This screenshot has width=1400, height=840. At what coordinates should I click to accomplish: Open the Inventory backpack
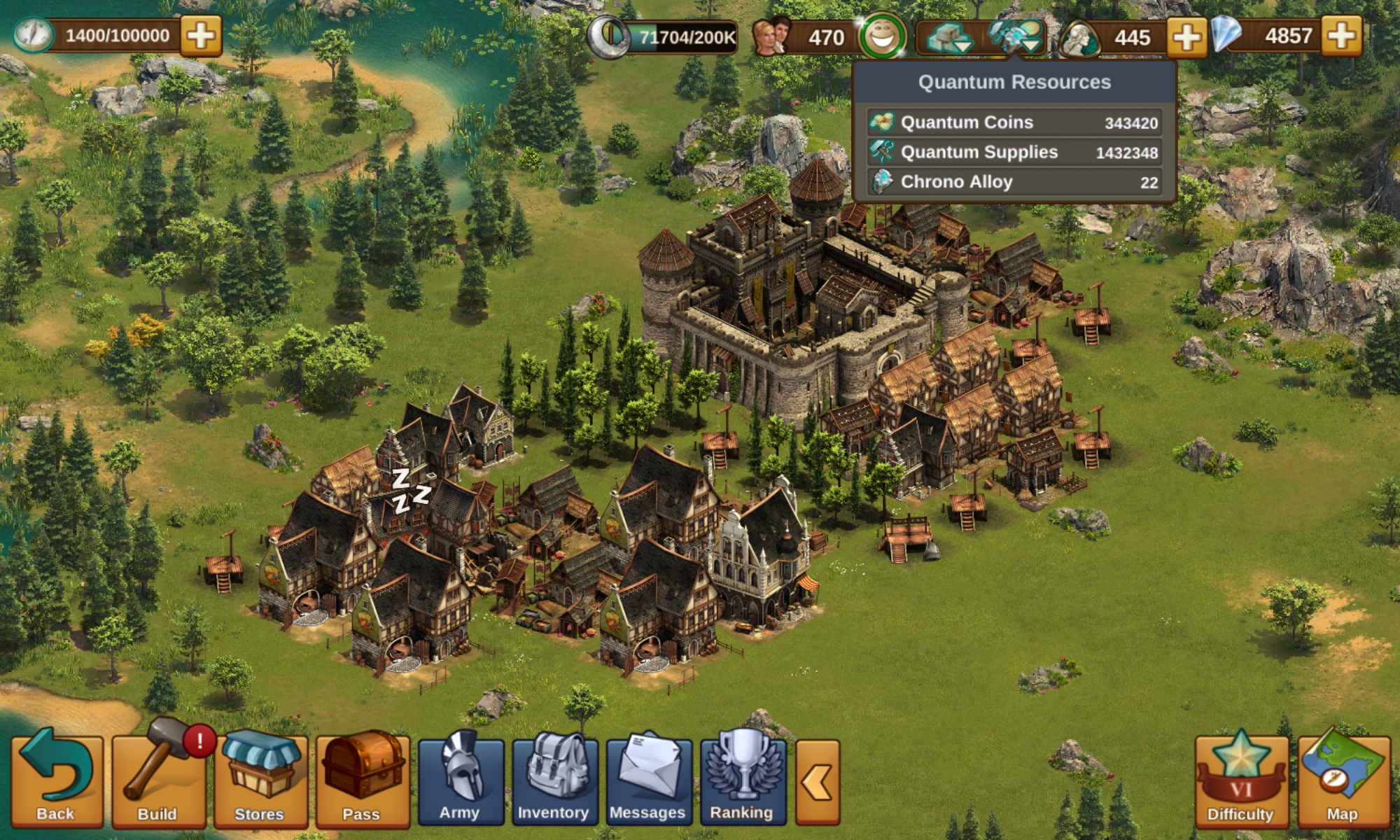554,780
